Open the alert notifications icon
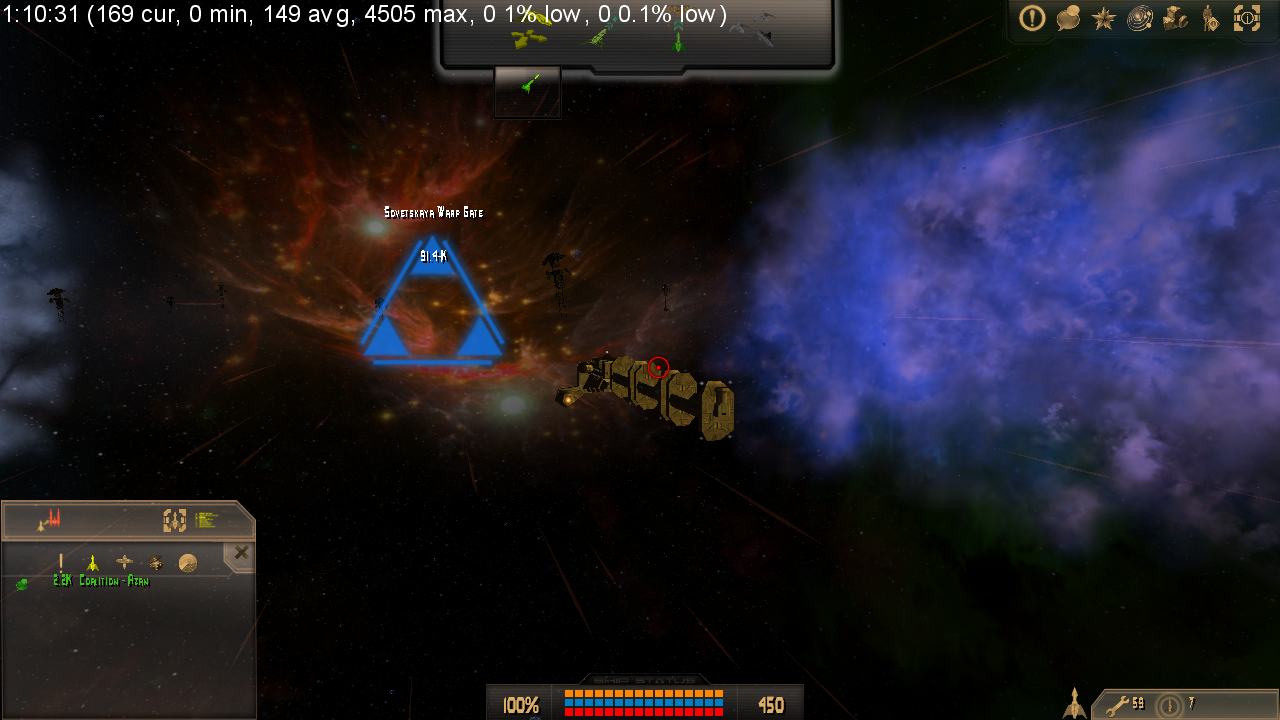This screenshot has width=1280, height=720. tap(1032, 18)
